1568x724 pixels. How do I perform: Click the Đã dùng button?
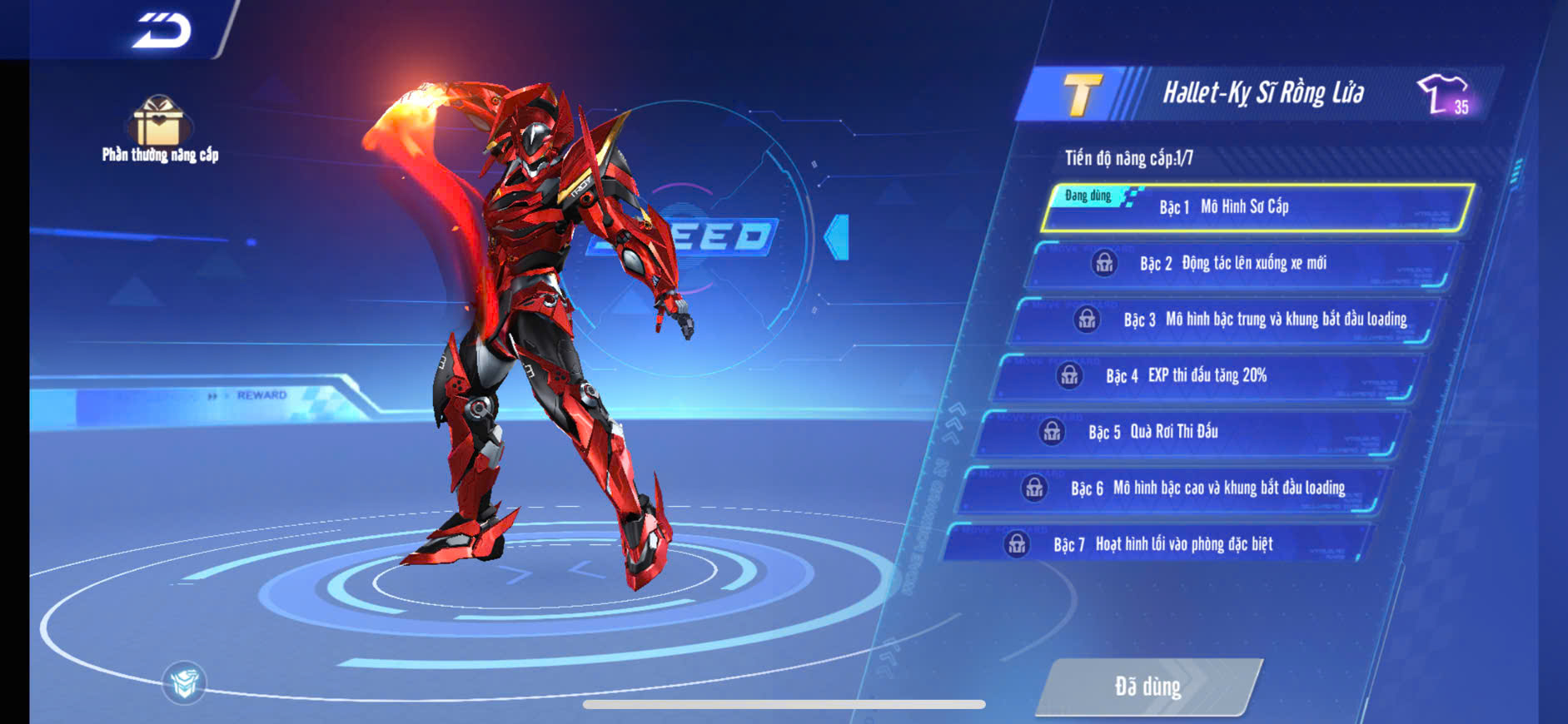coord(1148,687)
